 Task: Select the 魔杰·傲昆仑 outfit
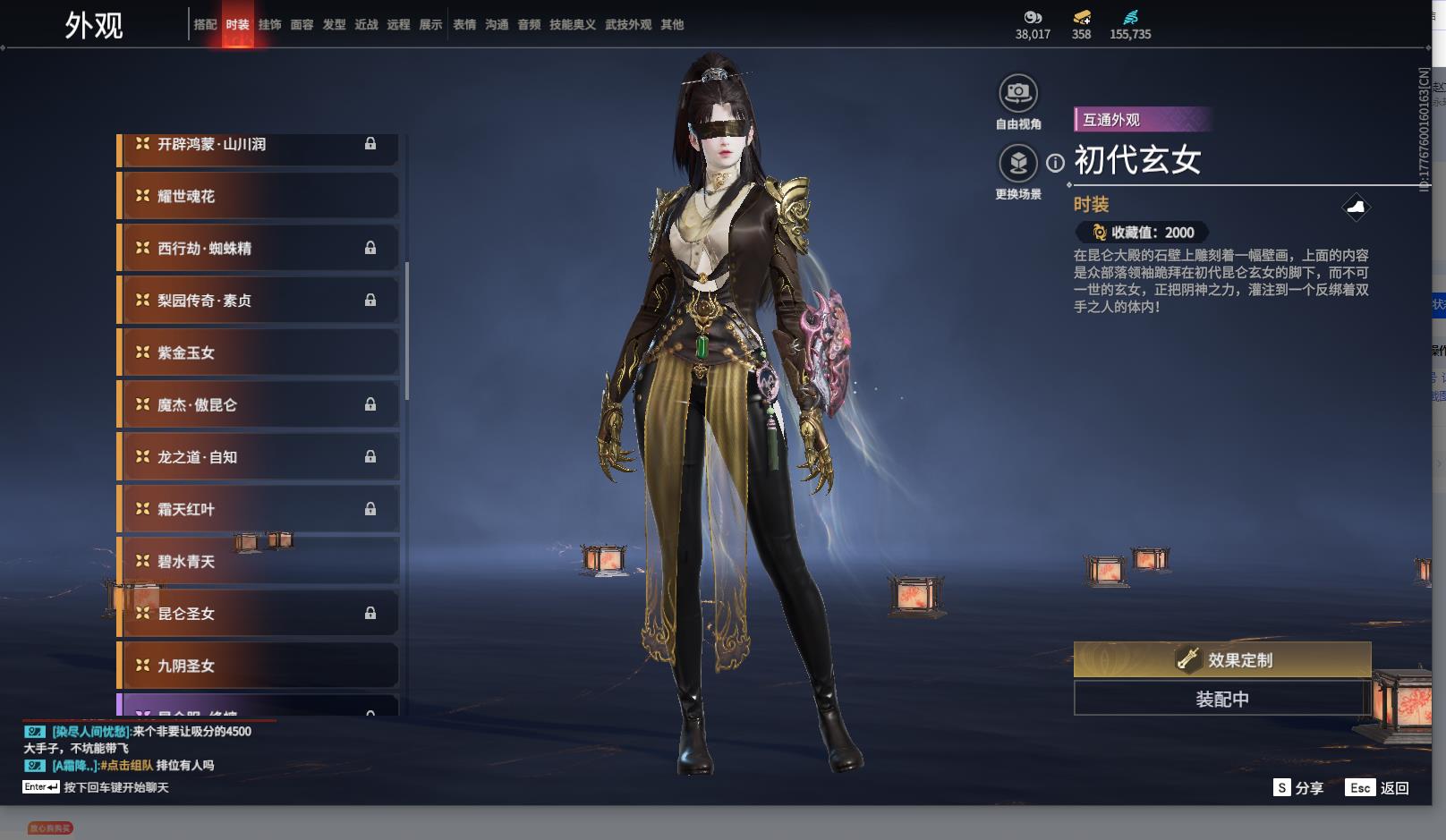click(x=259, y=404)
